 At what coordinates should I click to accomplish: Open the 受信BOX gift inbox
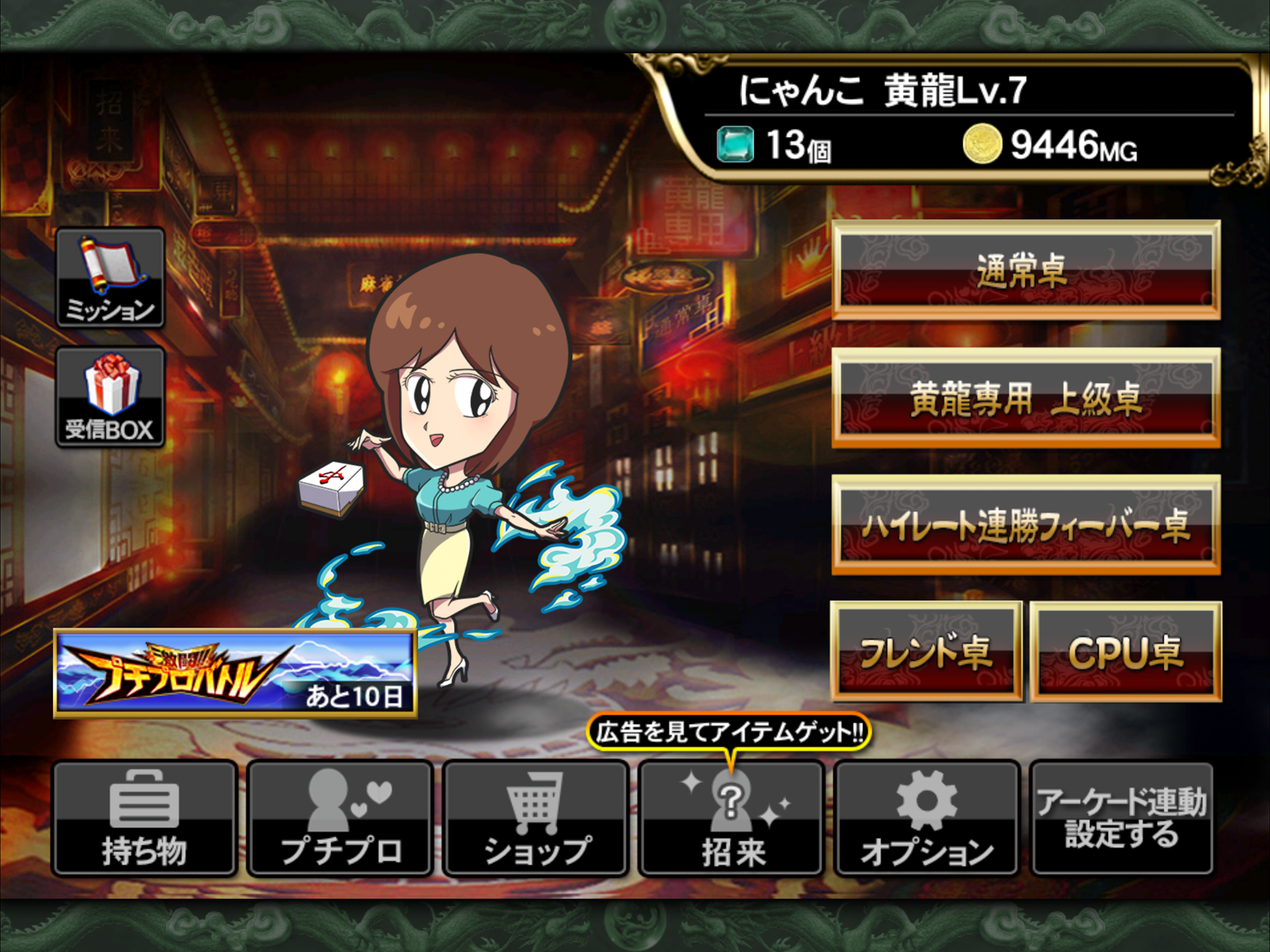click(110, 397)
